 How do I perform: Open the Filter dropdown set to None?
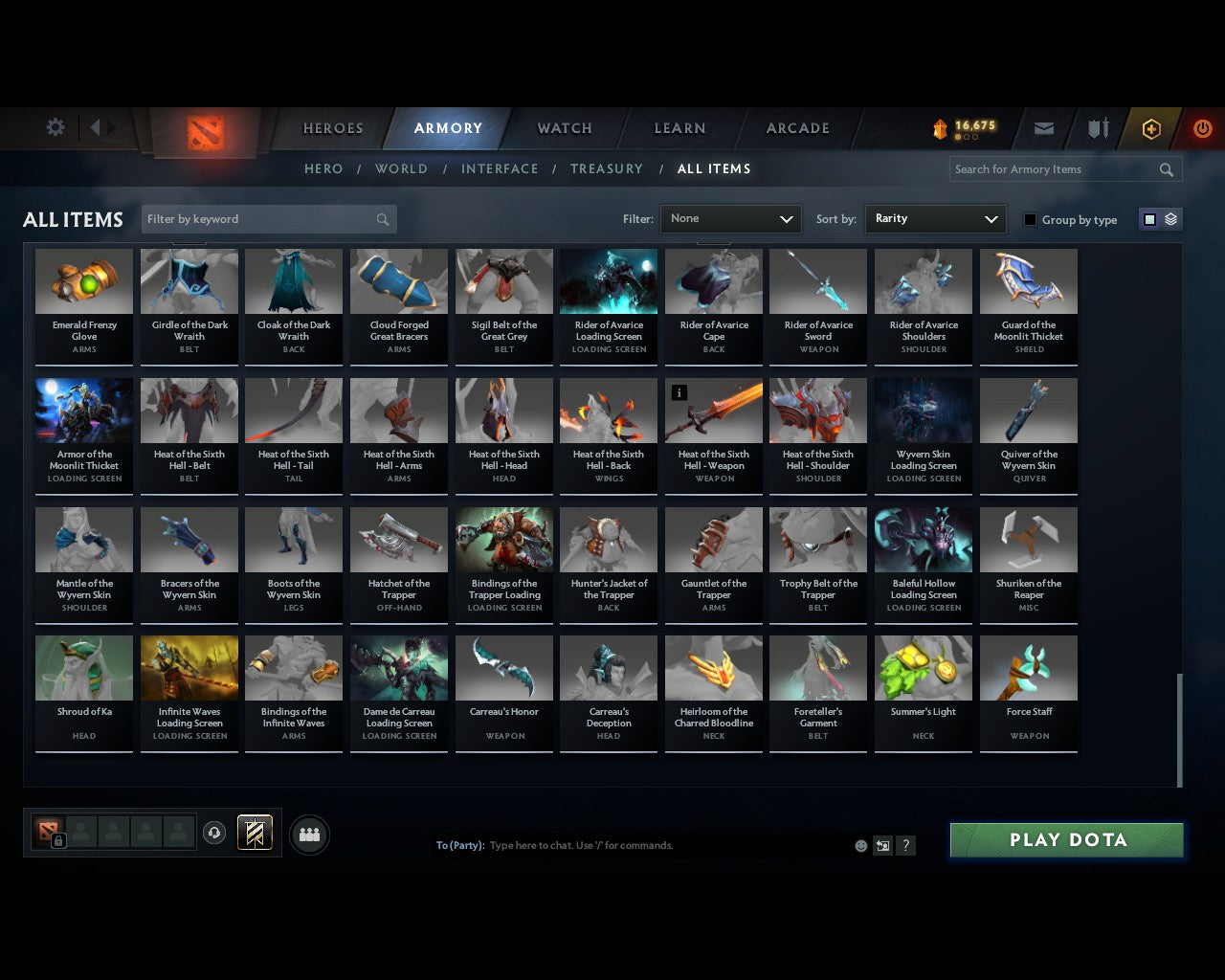point(730,218)
